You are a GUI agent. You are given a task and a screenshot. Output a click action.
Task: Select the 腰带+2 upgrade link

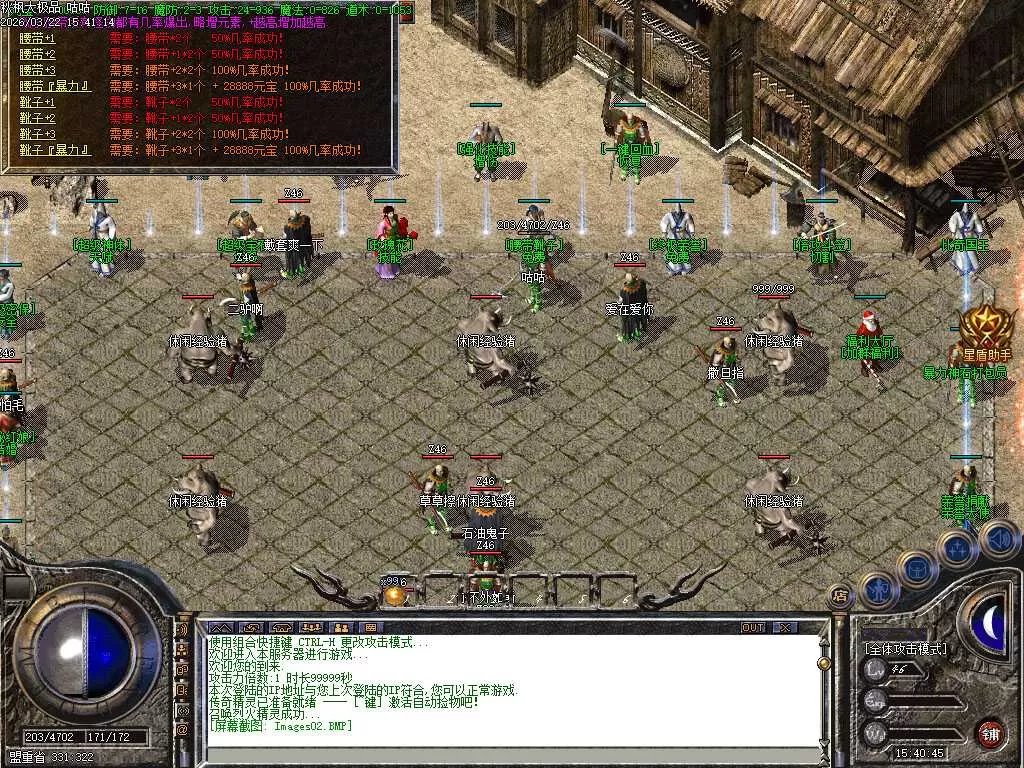(37, 54)
